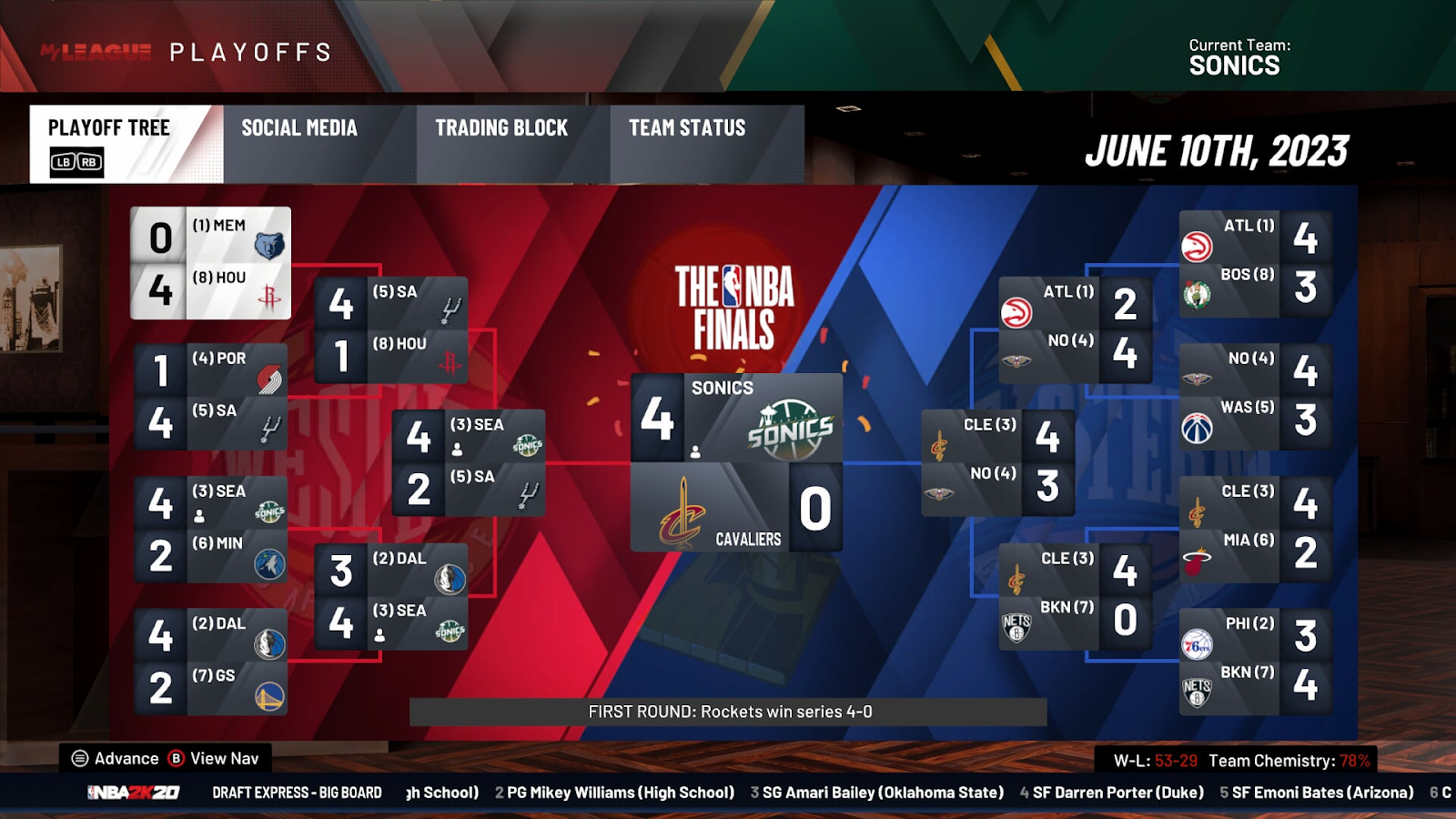1456x819 pixels.
Task: Choose the Portland vs San Antonio series
Action: click(x=211, y=397)
